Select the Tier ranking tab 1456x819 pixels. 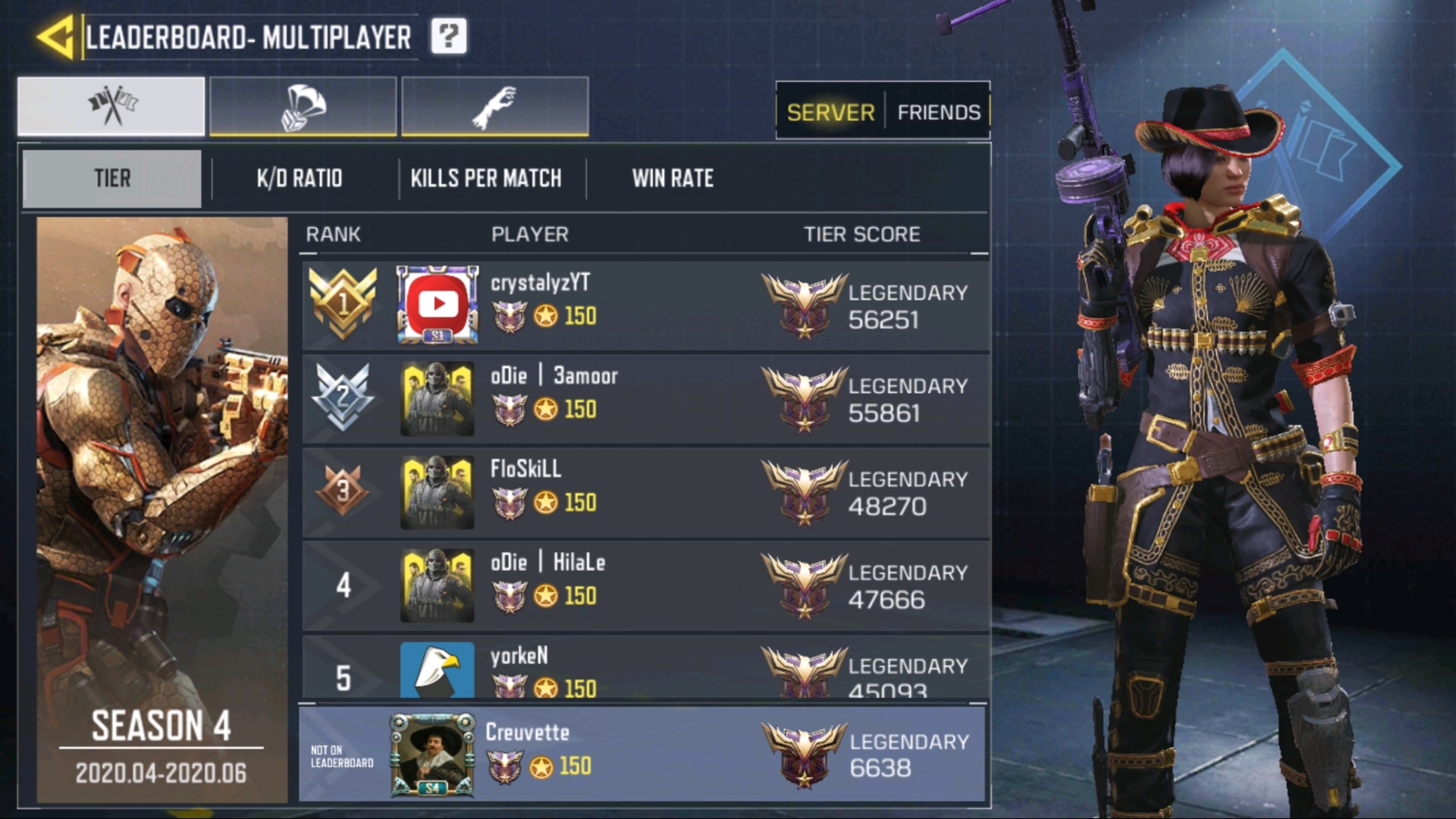coord(112,178)
